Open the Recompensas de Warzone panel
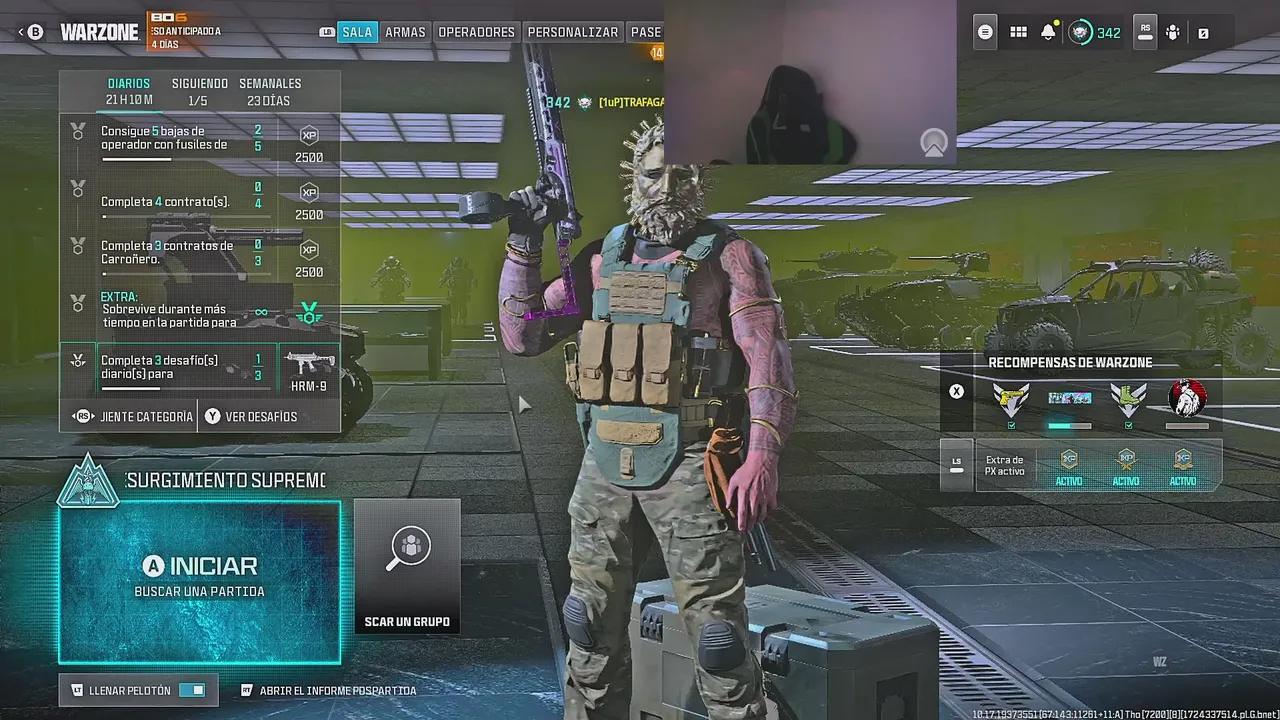The width and height of the screenshot is (1280, 720). (x=1070, y=363)
